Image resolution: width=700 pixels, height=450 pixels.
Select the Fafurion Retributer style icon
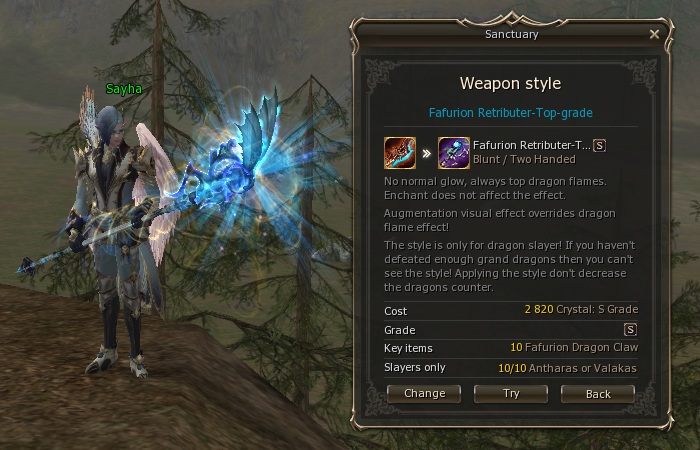pyautogui.click(x=454, y=153)
